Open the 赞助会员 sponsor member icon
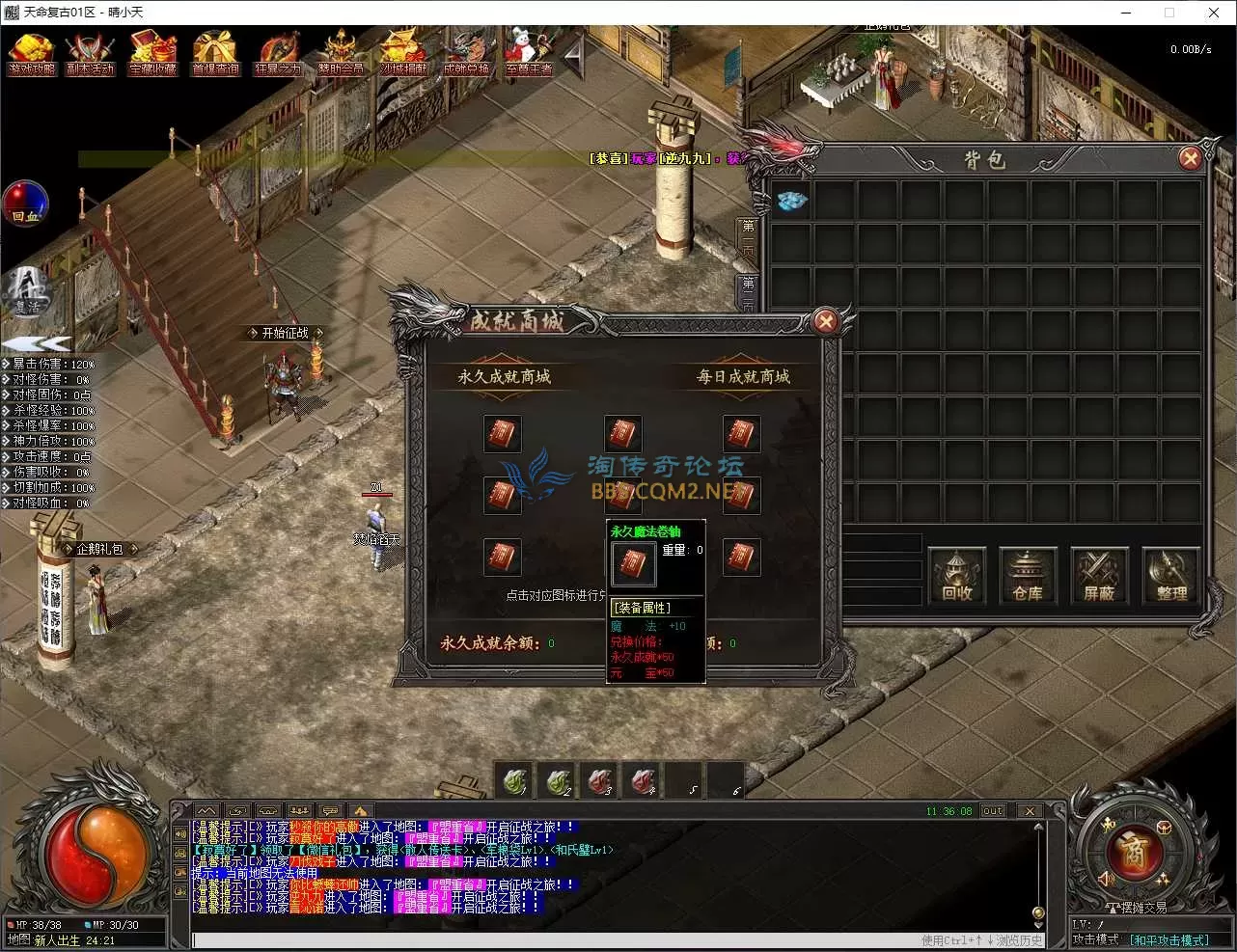Image resolution: width=1237 pixels, height=952 pixels. 341,54
